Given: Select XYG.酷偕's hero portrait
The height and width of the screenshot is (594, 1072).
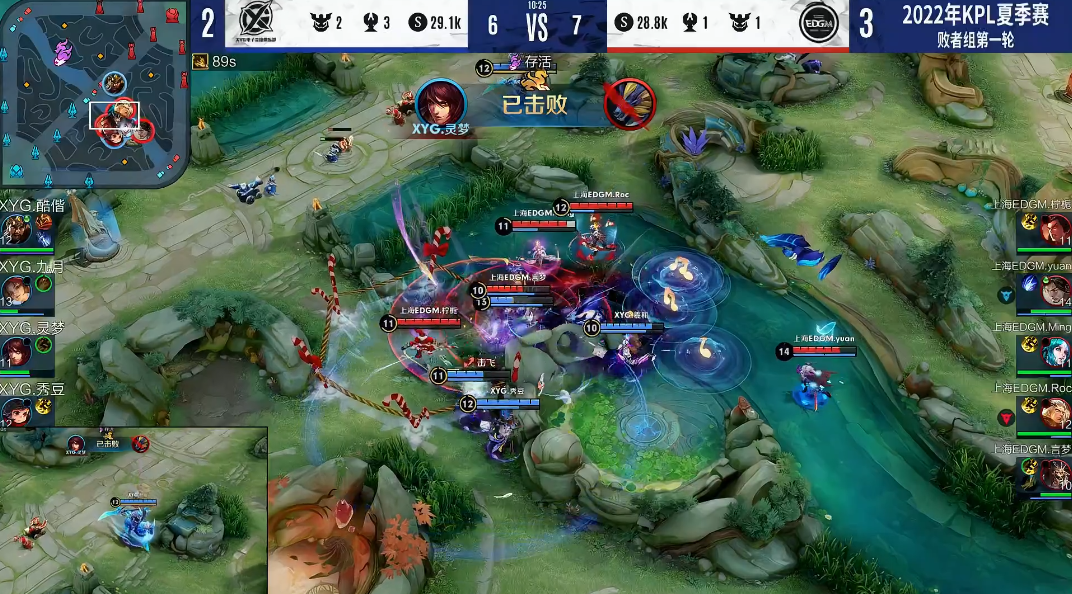Looking at the screenshot, I should click(x=16, y=231).
